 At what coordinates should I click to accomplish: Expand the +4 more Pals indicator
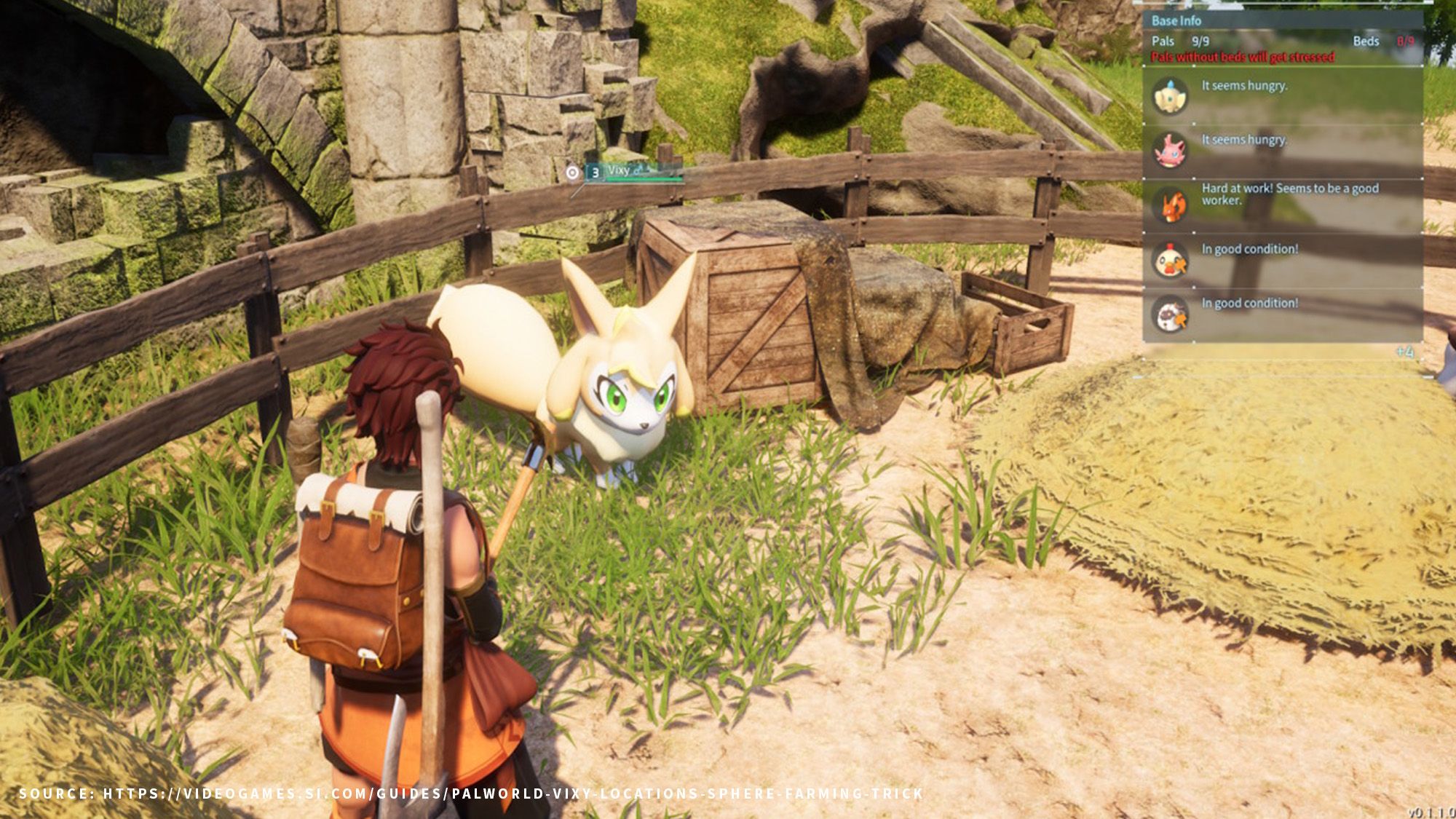1404,352
